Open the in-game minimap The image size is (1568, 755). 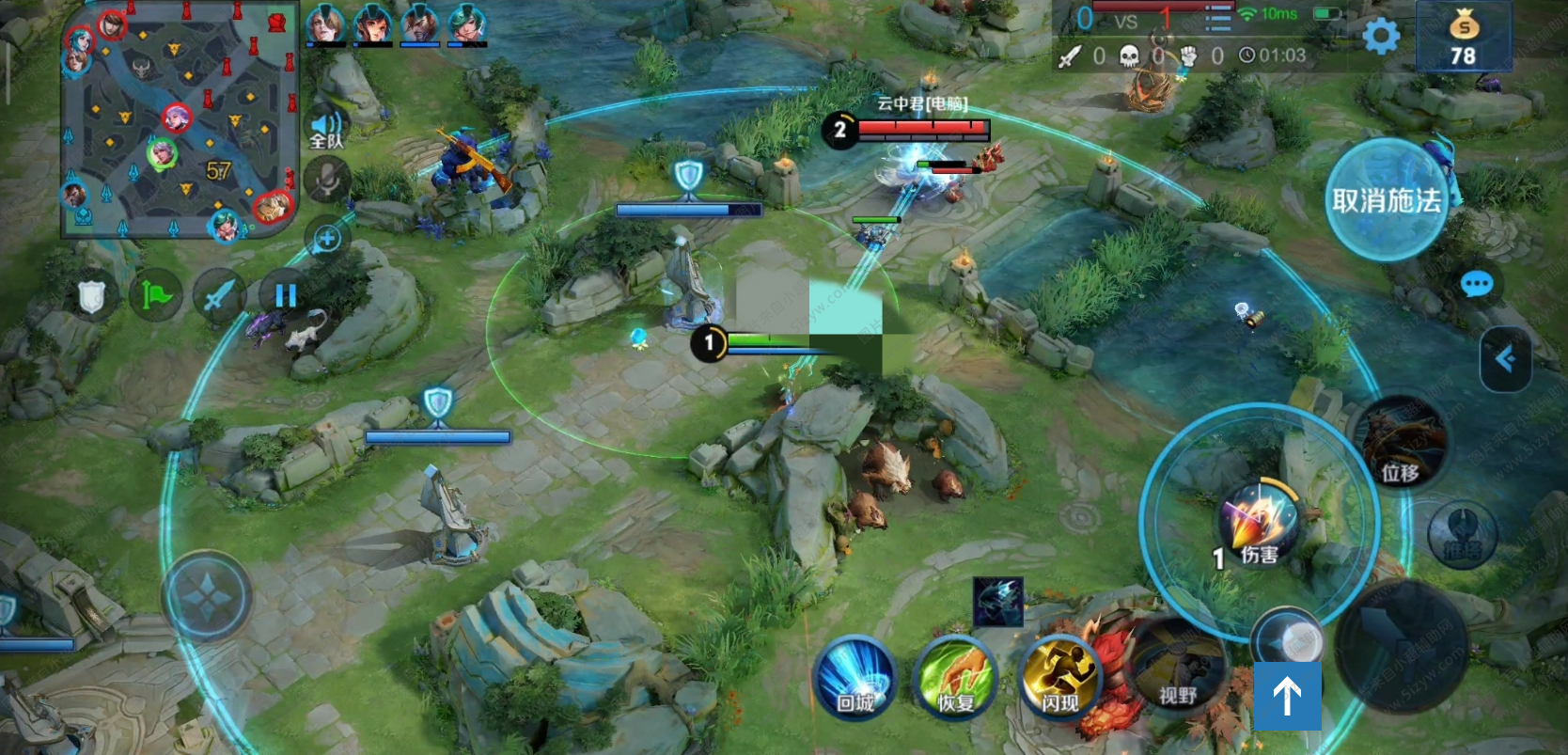[179, 120]
